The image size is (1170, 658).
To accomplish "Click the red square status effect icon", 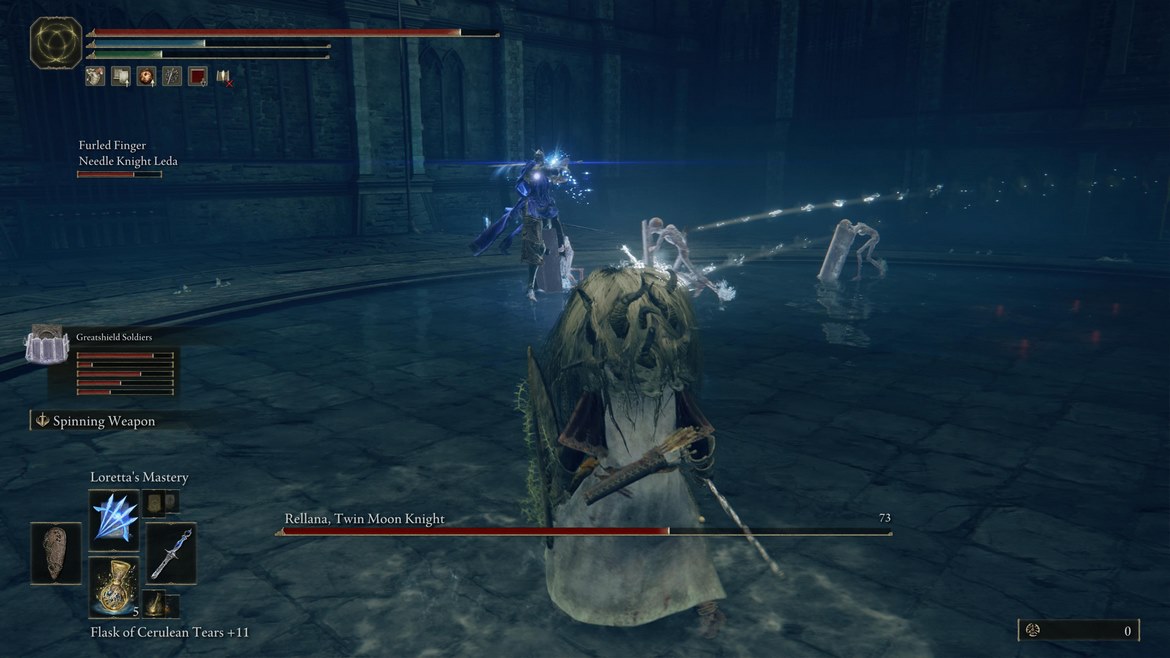I will tap(198, 76).
